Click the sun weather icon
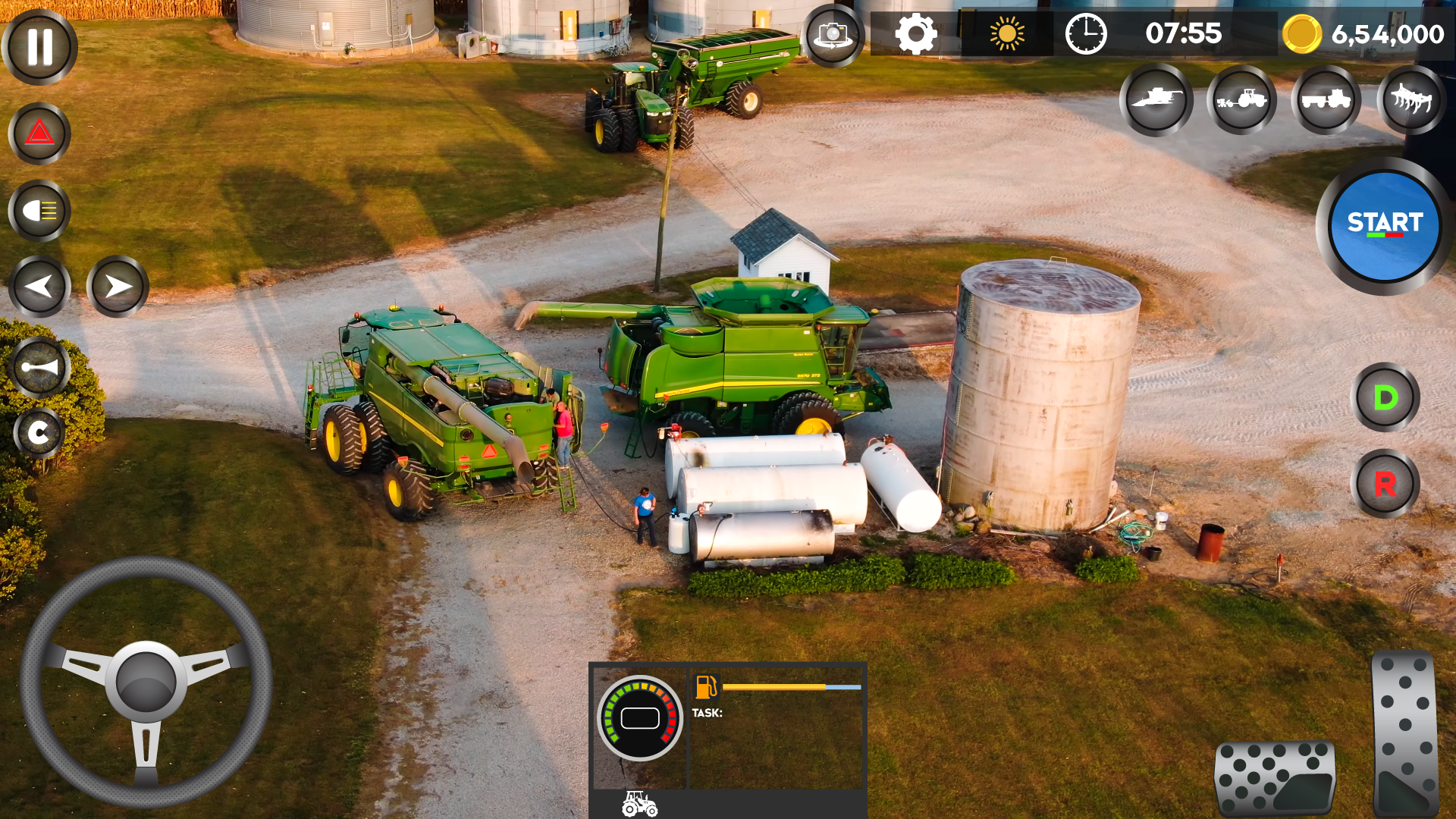 (x=1006, y=34)
